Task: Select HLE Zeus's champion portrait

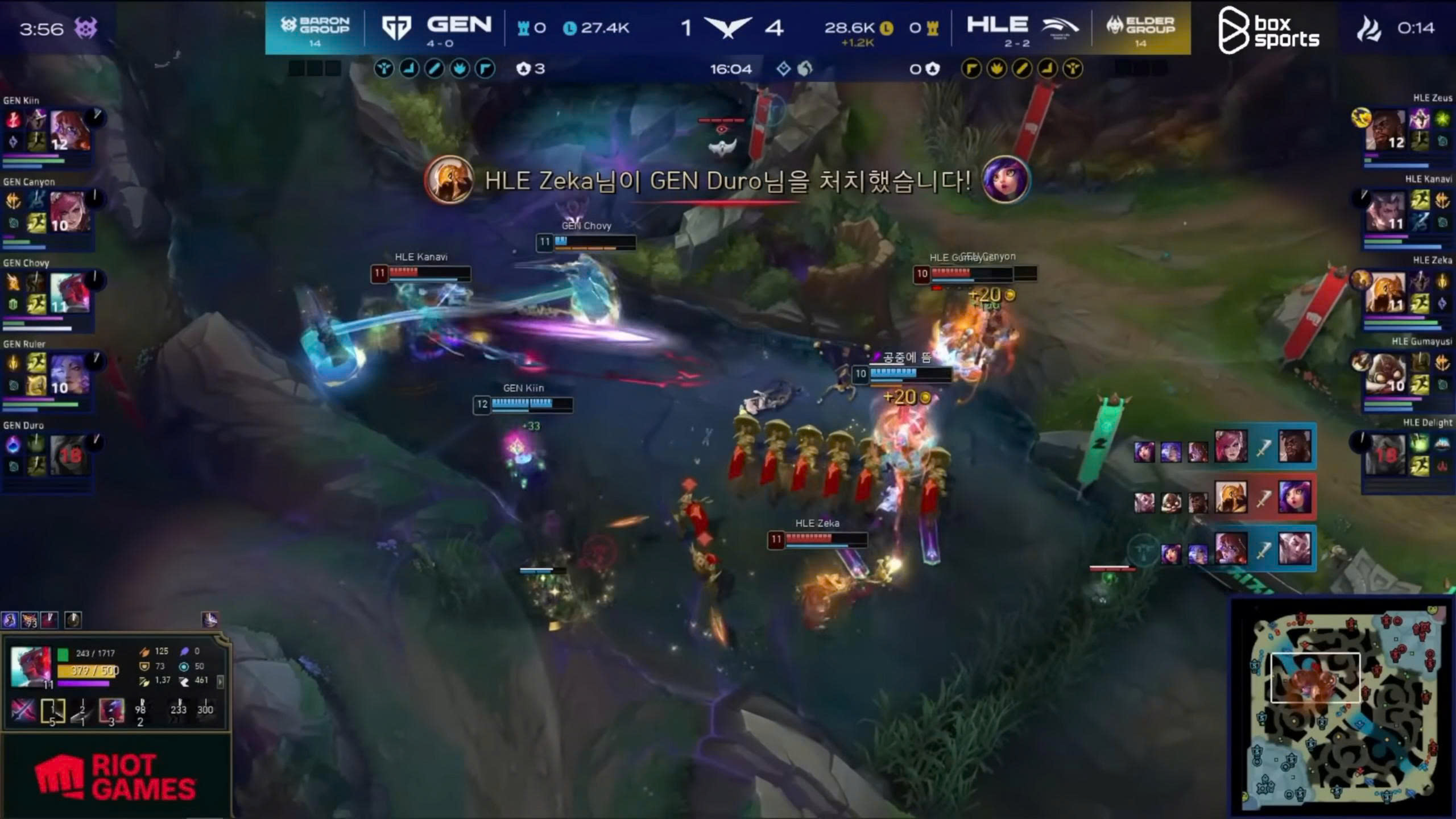Action: [1385, 130]
